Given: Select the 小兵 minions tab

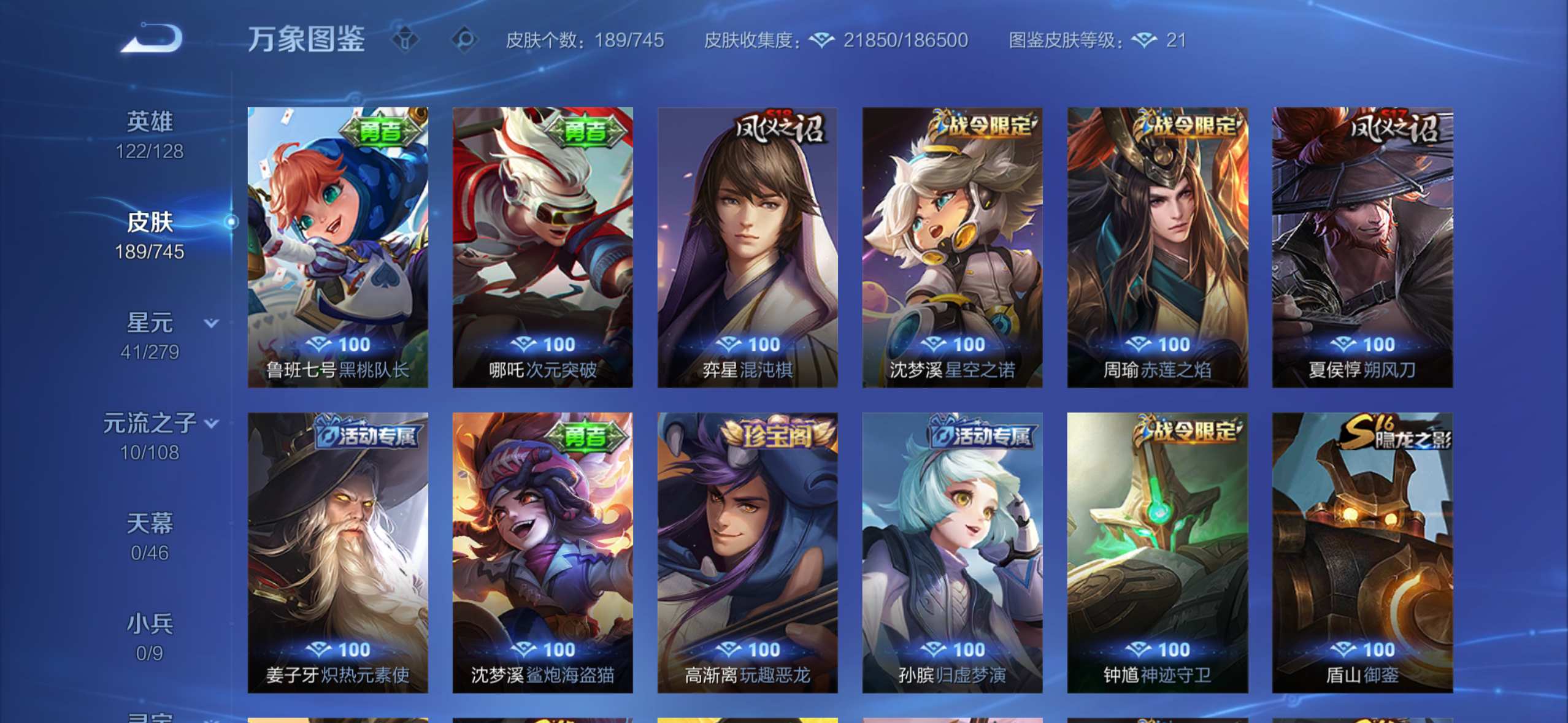Looking at the screenshot, I should click(150, 638).
